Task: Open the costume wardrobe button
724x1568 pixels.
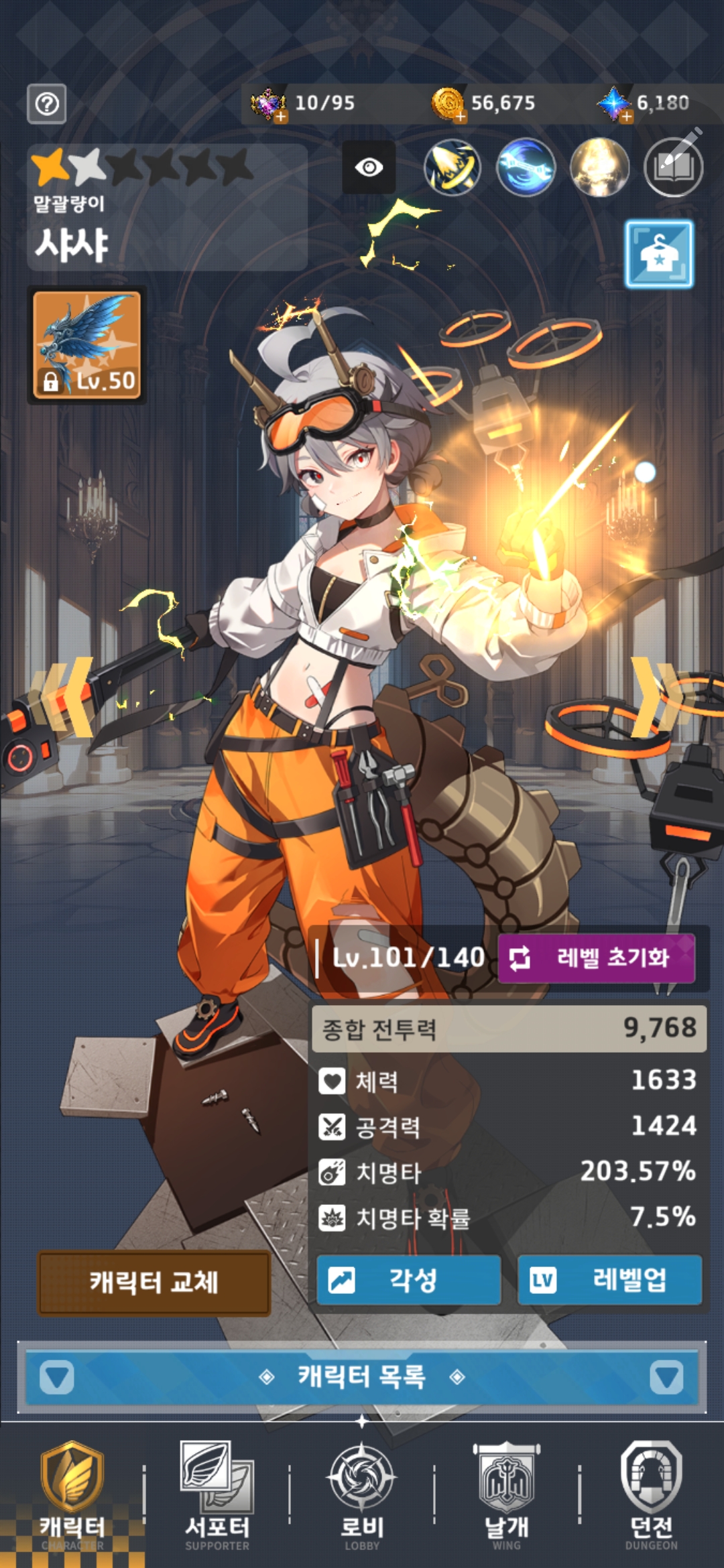Action: pyautogui.click(x=659, y=255)
